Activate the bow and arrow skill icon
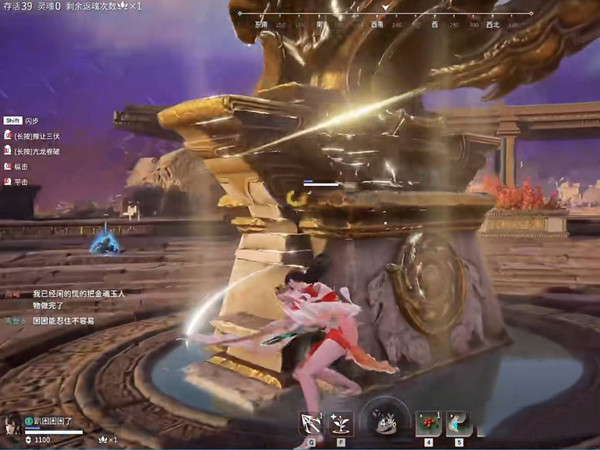The width and height of the screenshot is (600, 450). click(309, 423)
